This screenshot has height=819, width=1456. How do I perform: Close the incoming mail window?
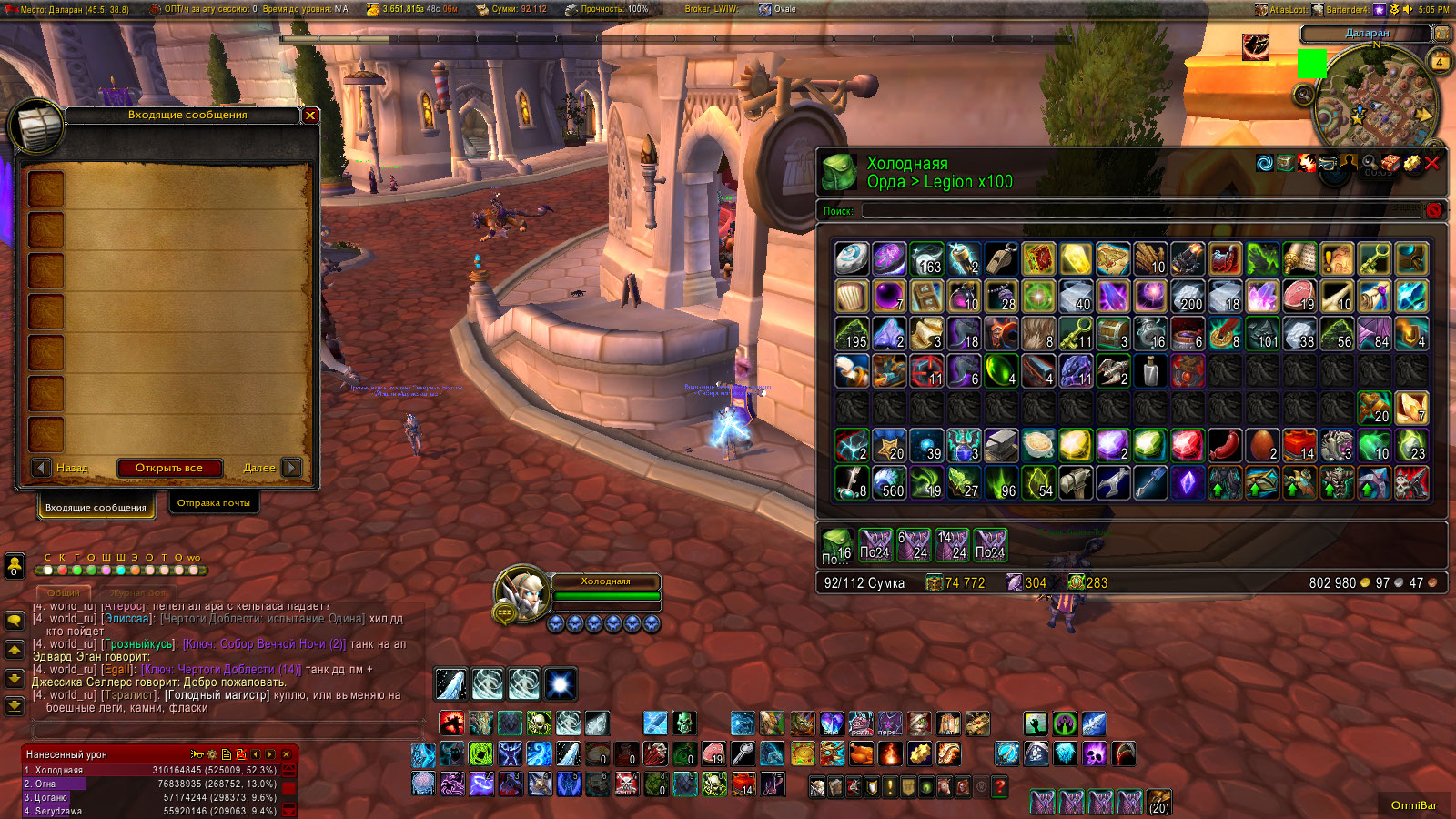coord(310,116)
